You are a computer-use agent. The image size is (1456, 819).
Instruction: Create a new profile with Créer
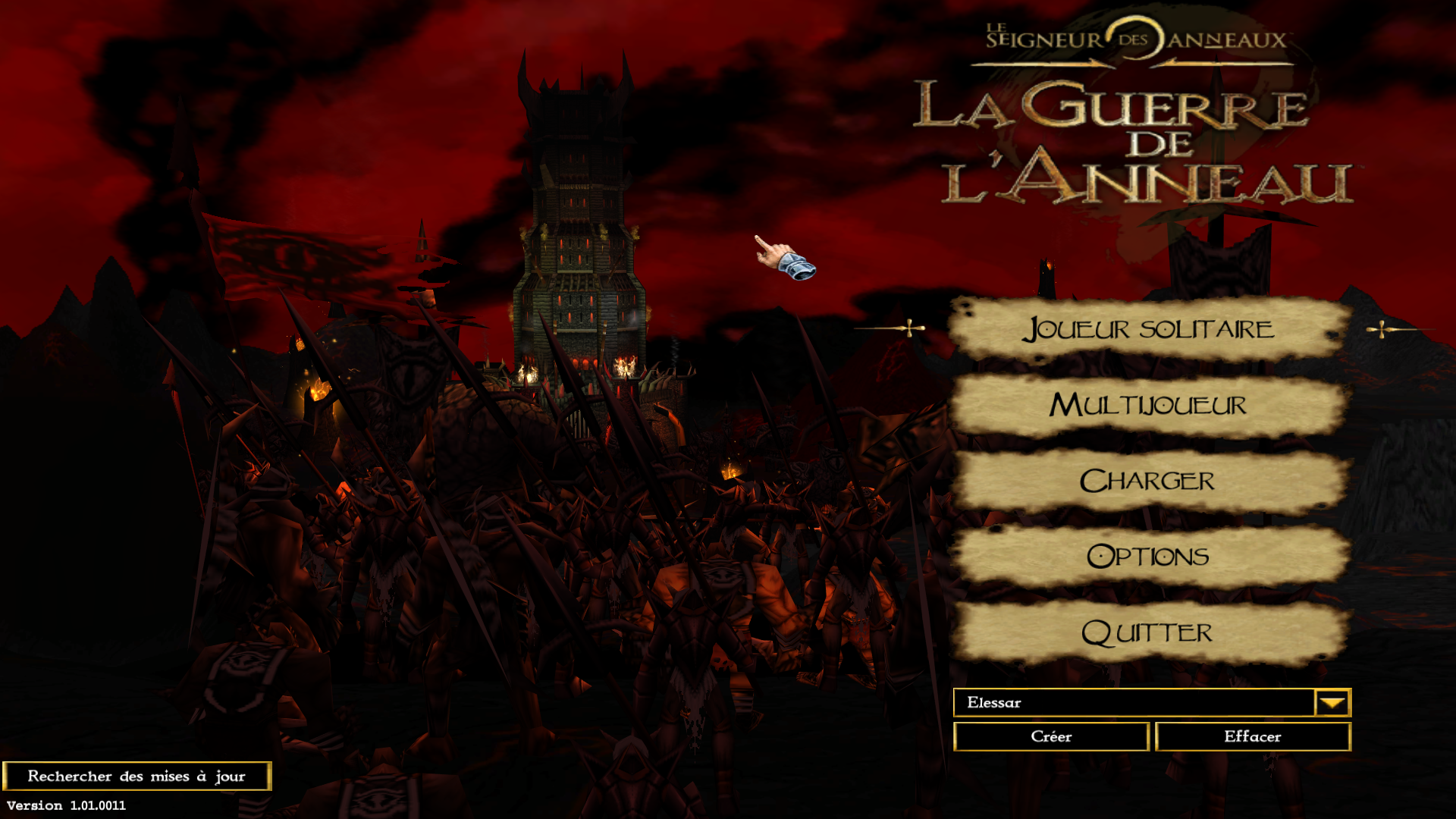(1051, 736)
